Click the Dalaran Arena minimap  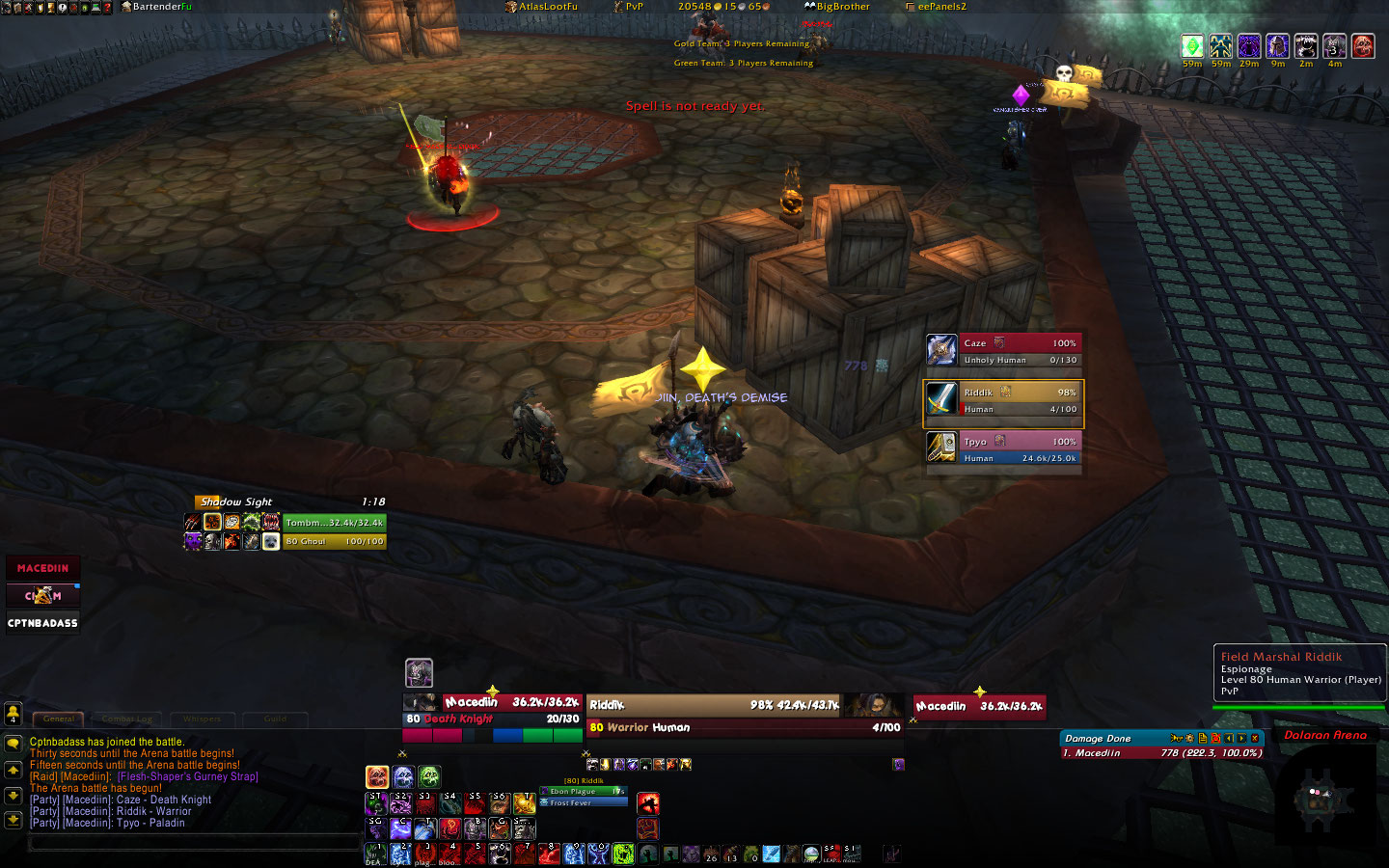point(1324,798)
